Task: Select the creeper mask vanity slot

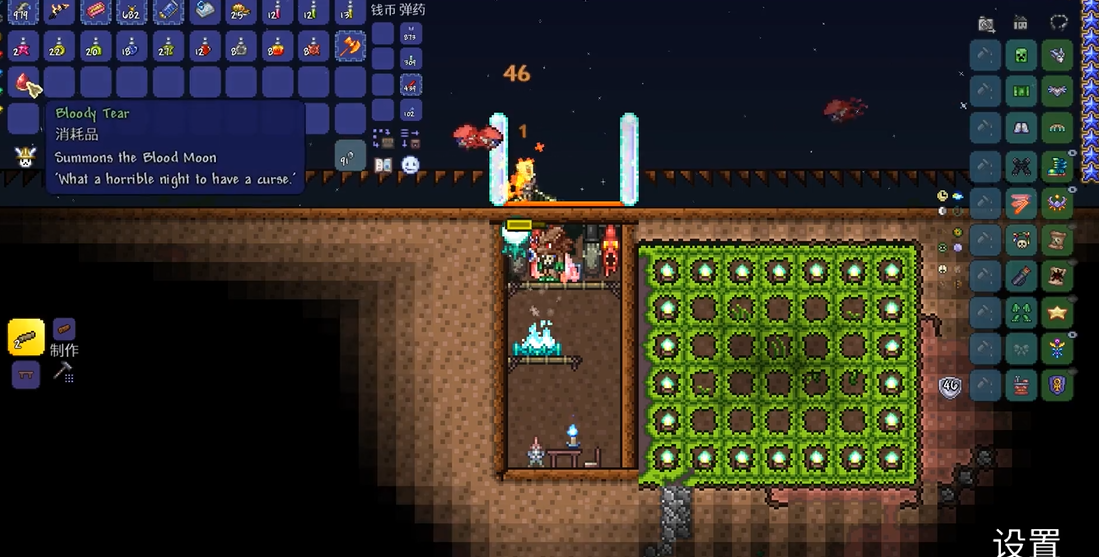Action: [1021, 55]
